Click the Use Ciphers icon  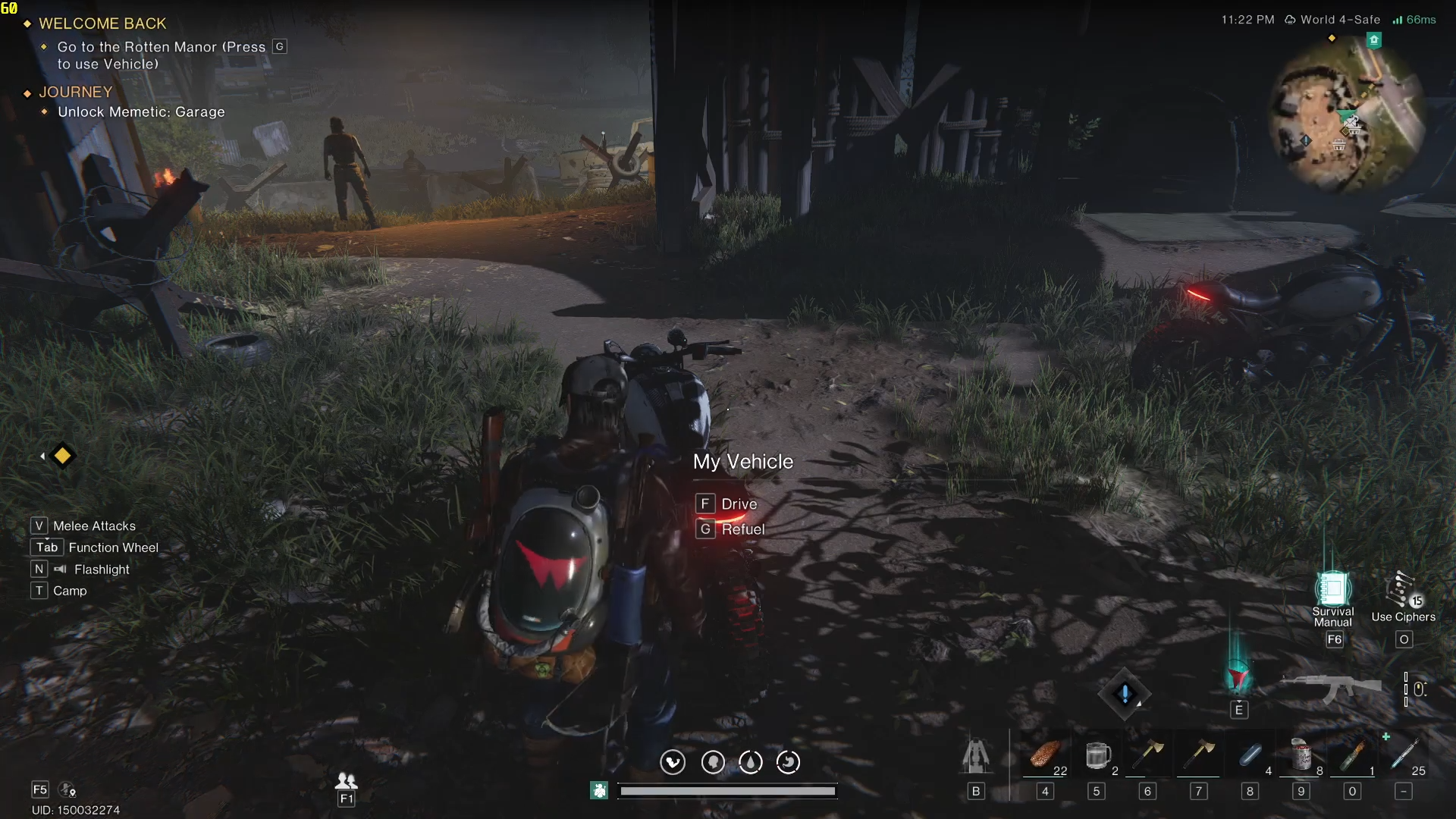[x=1401, y=591]
